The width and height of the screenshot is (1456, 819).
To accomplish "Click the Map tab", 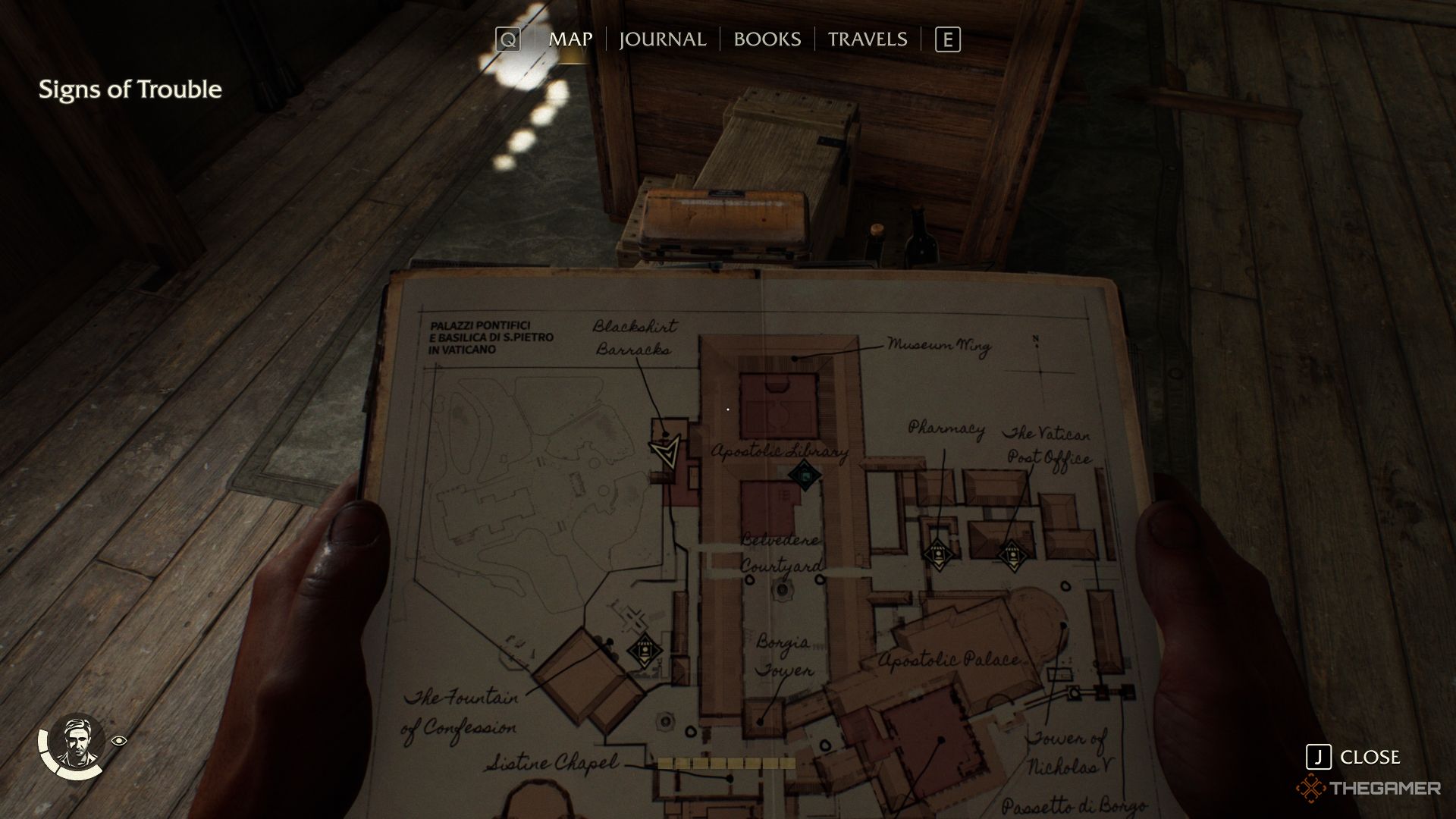I will tap(570, 39).
